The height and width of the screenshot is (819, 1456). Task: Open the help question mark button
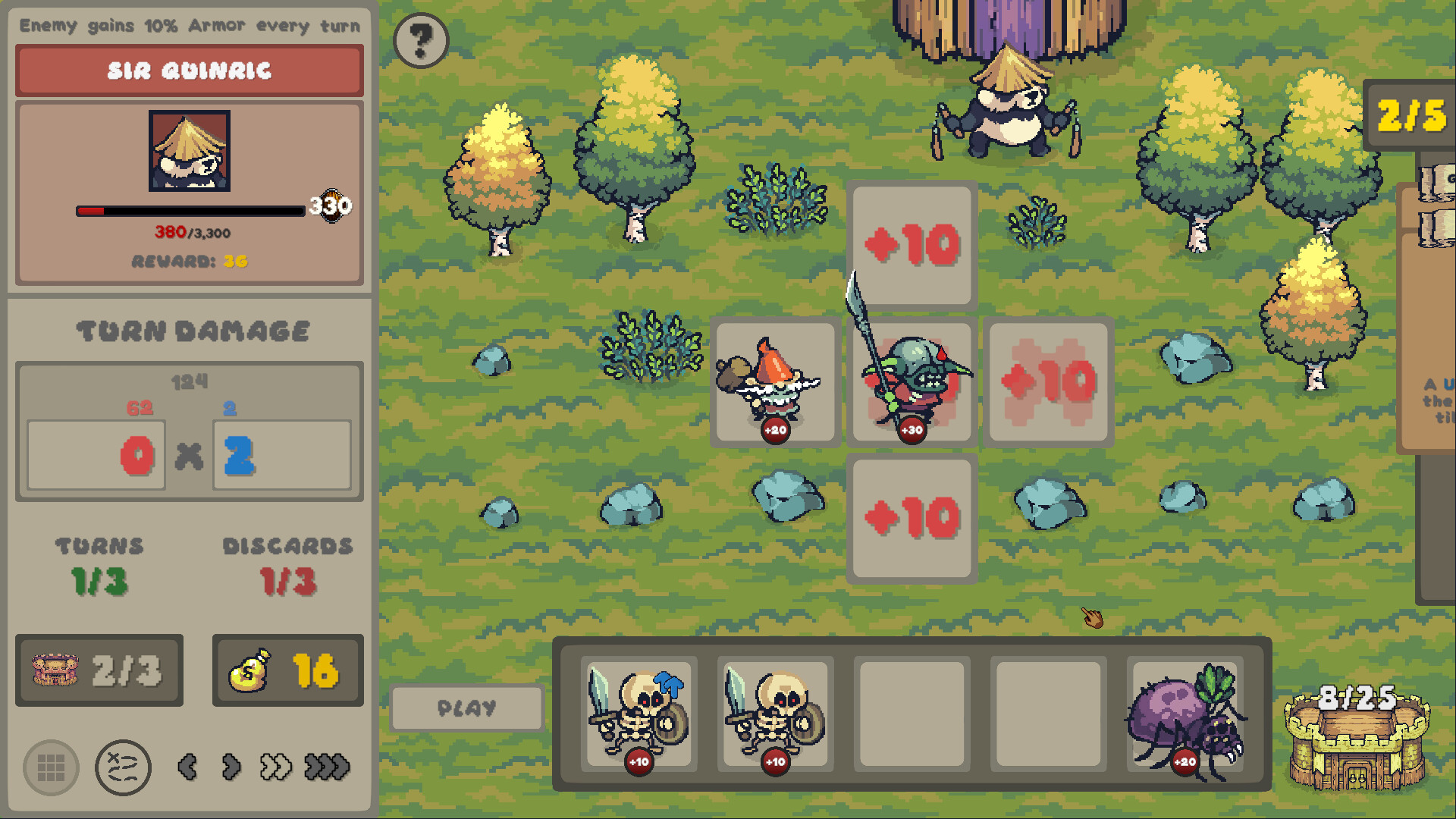tap(420, 42)
